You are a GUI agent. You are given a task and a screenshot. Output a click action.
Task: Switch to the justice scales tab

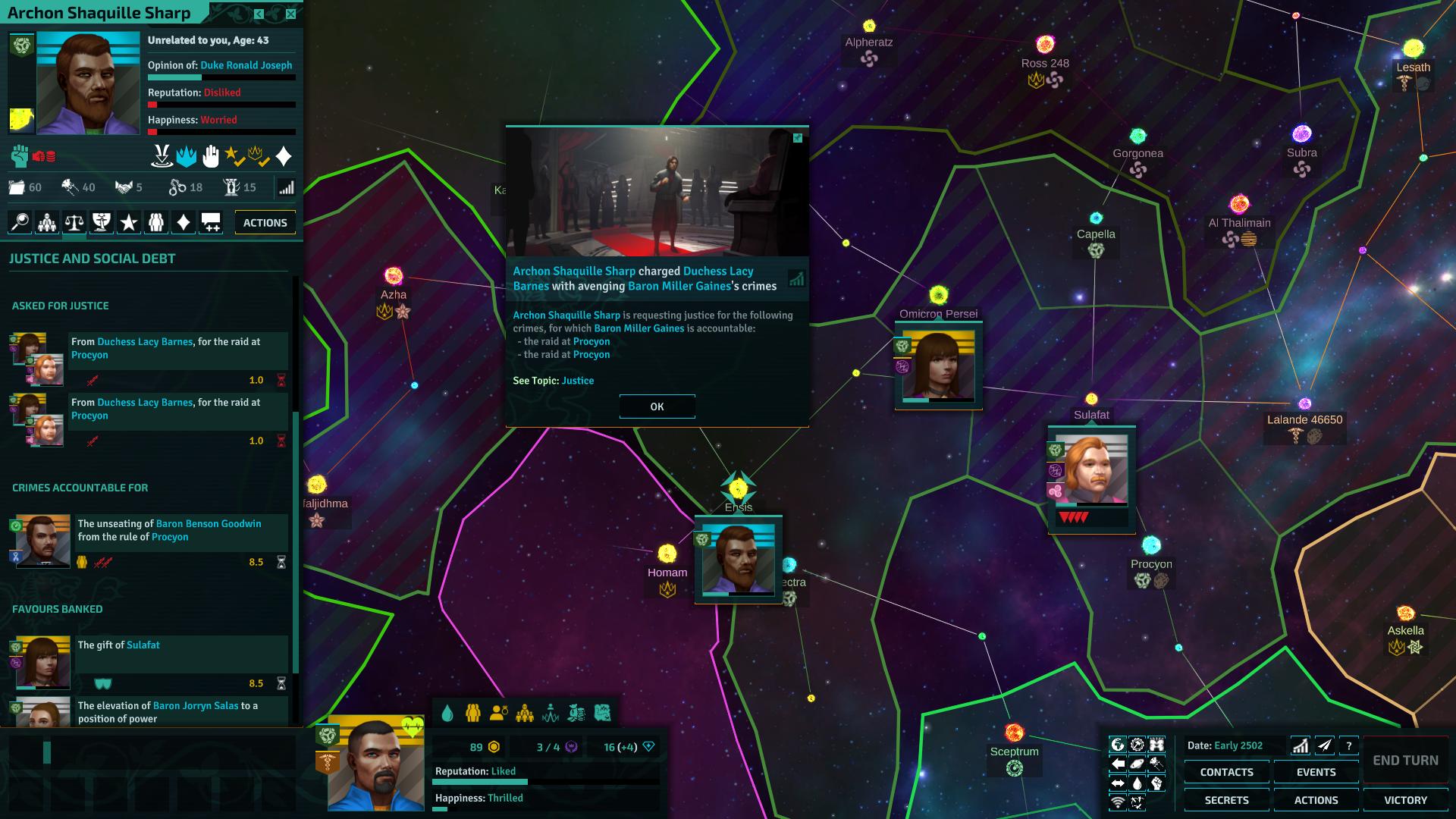point(73,222)
